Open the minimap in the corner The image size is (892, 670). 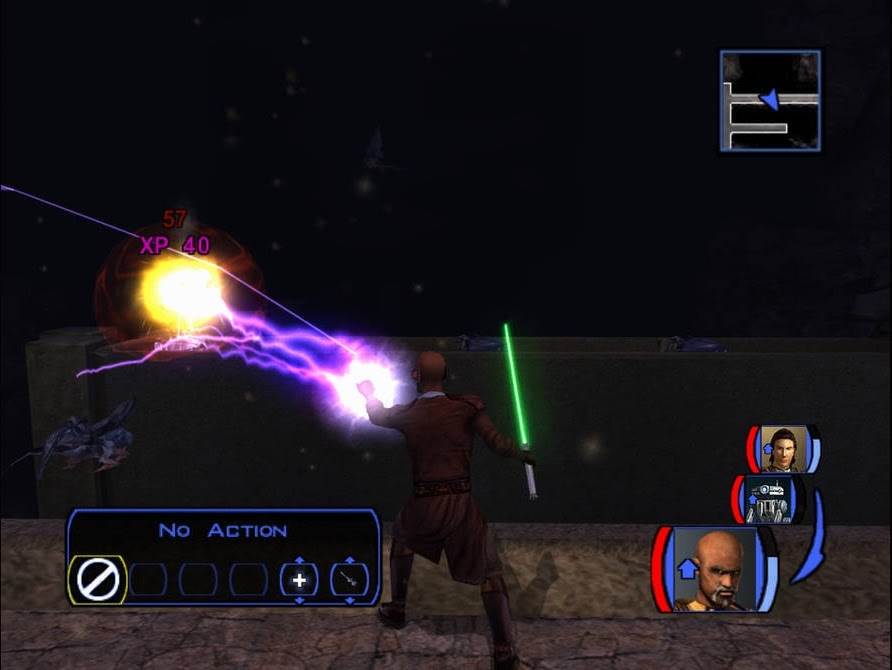click(x=770, y=101)
